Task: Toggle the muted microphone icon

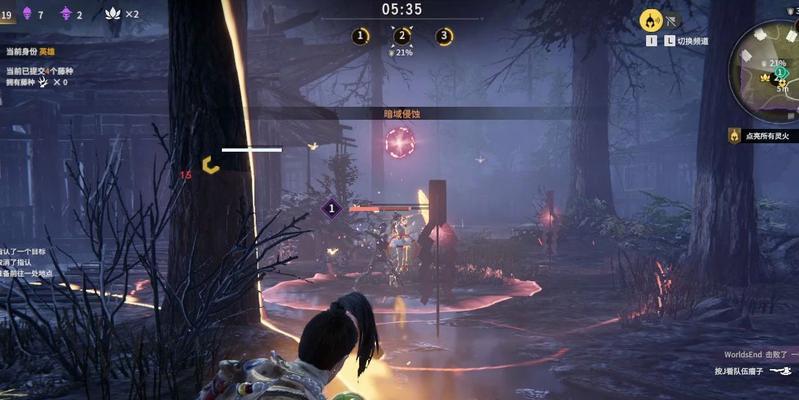Action: pos(673,19)
